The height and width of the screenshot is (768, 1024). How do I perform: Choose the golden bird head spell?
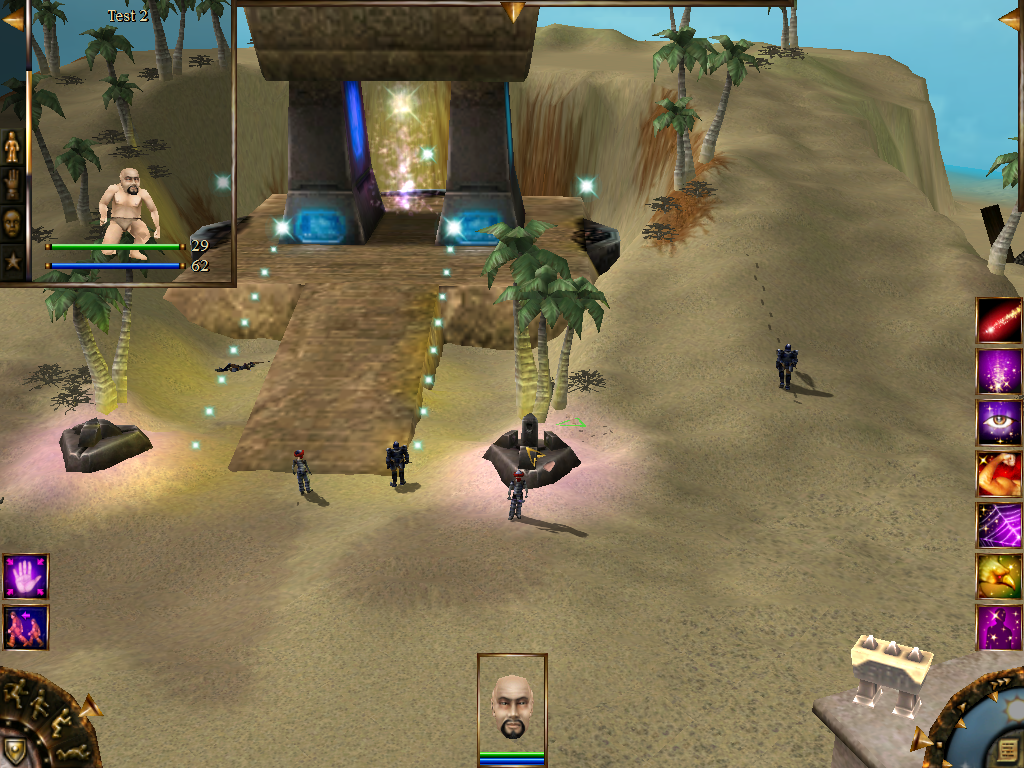(999, 576)
